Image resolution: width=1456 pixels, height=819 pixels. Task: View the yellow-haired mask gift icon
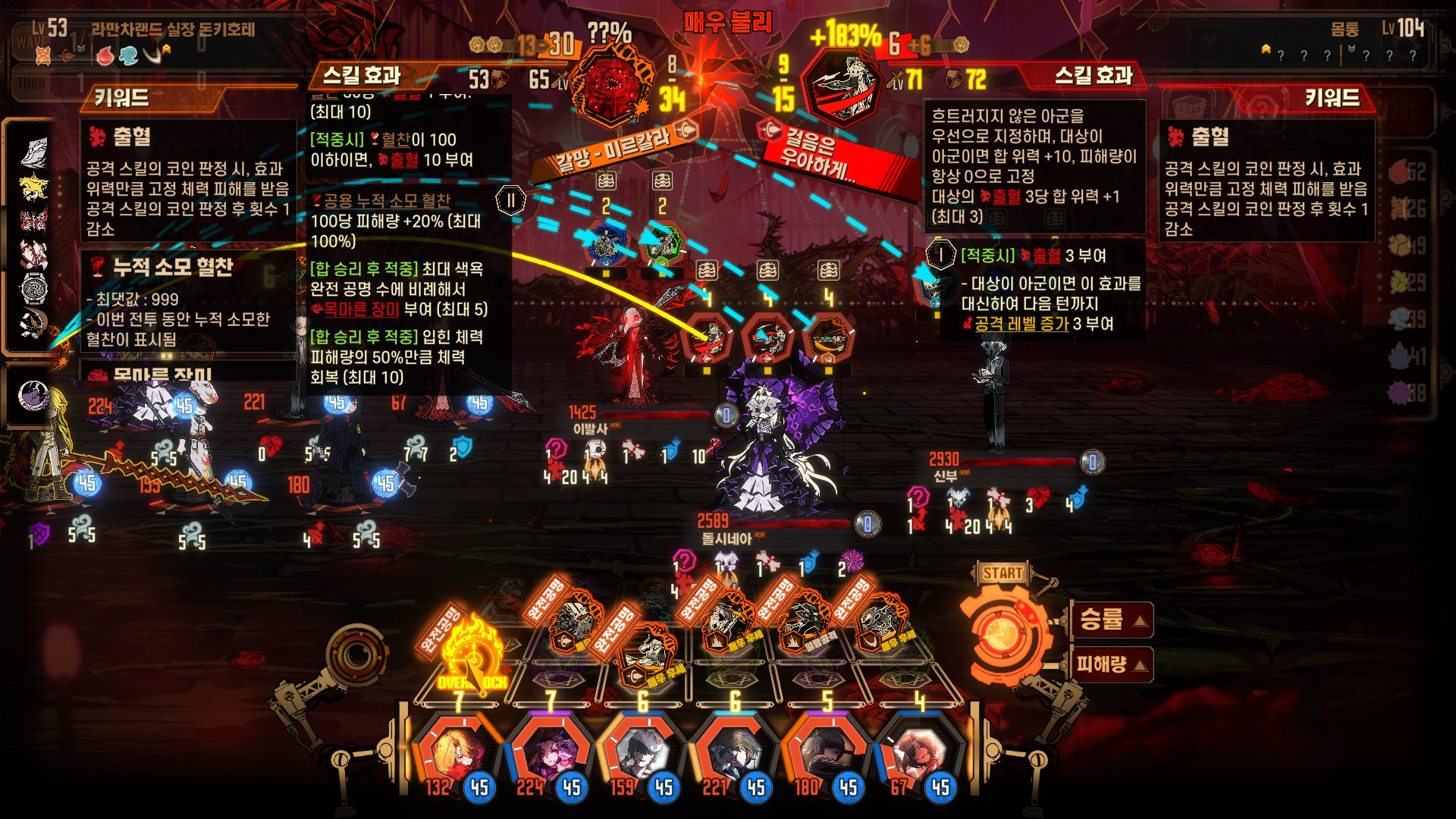click(x=33, y=187)
